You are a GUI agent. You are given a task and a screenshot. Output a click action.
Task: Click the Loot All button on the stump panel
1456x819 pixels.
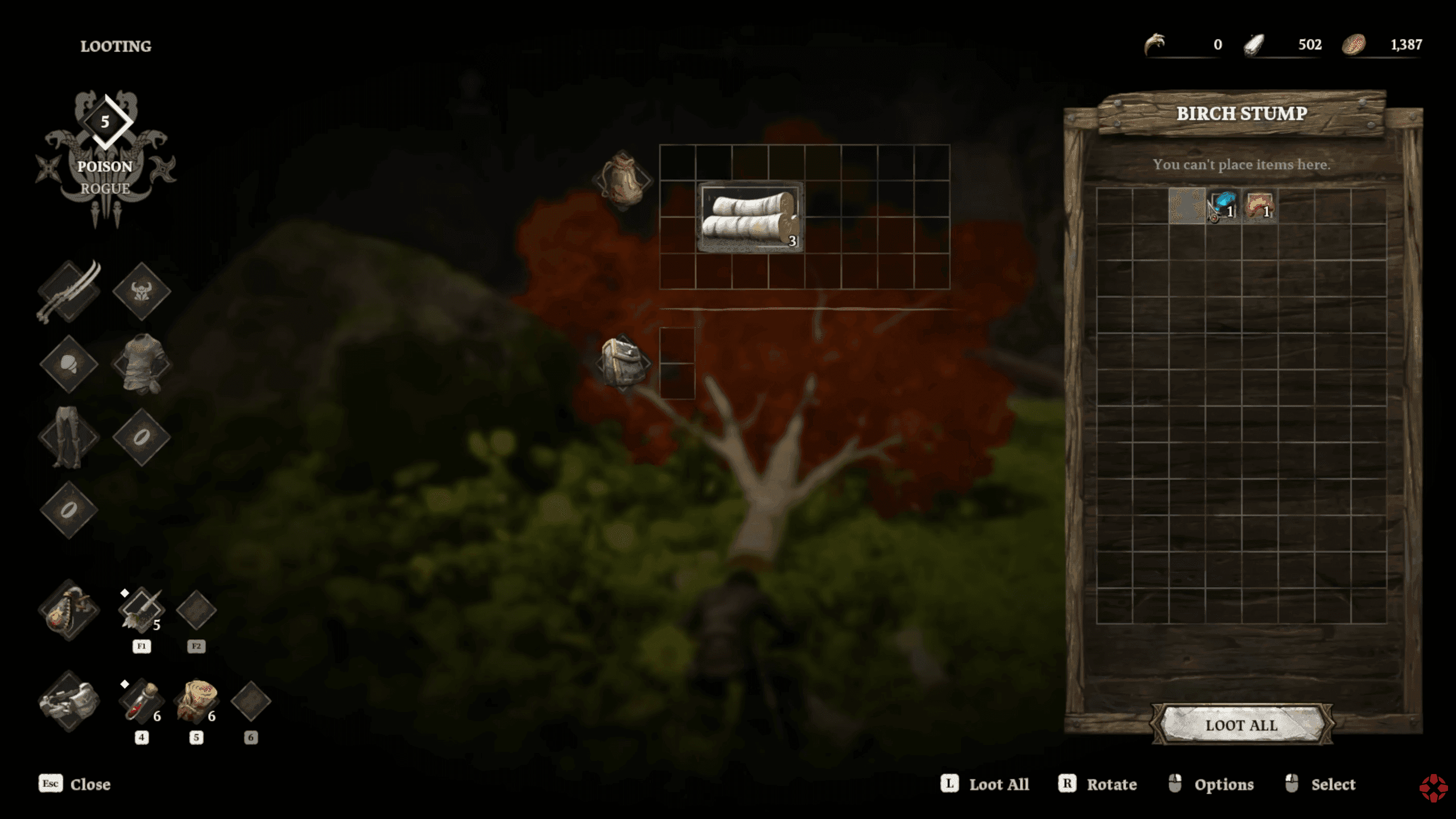point(1241,725)
